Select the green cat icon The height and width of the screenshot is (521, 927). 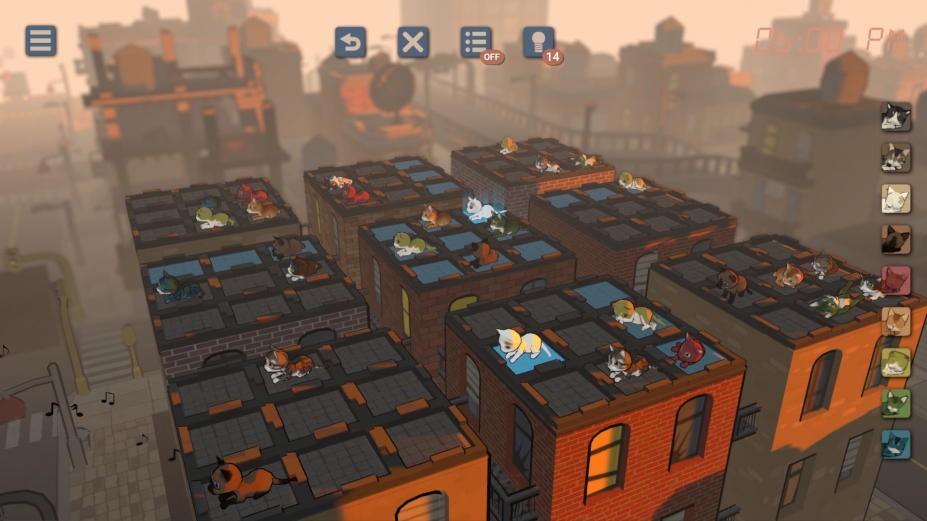point(895,404)
